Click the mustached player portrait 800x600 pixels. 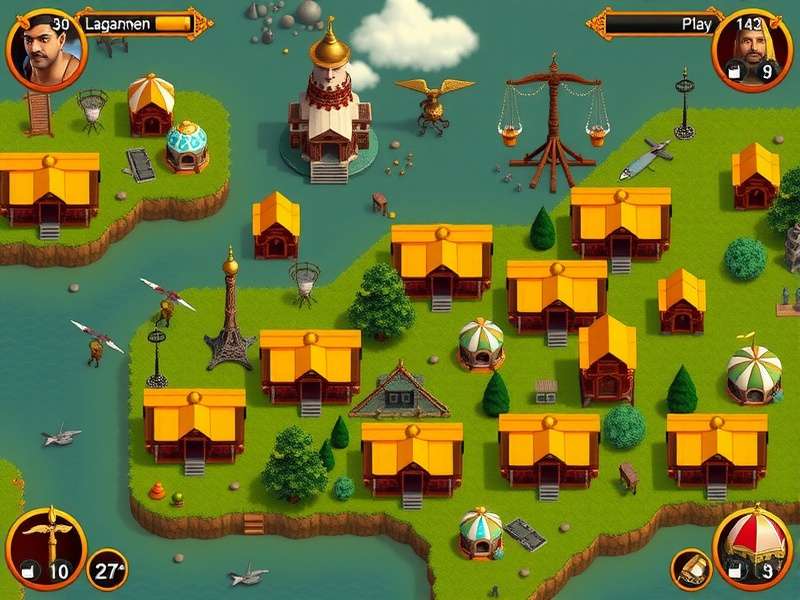(x=45, y=47)
